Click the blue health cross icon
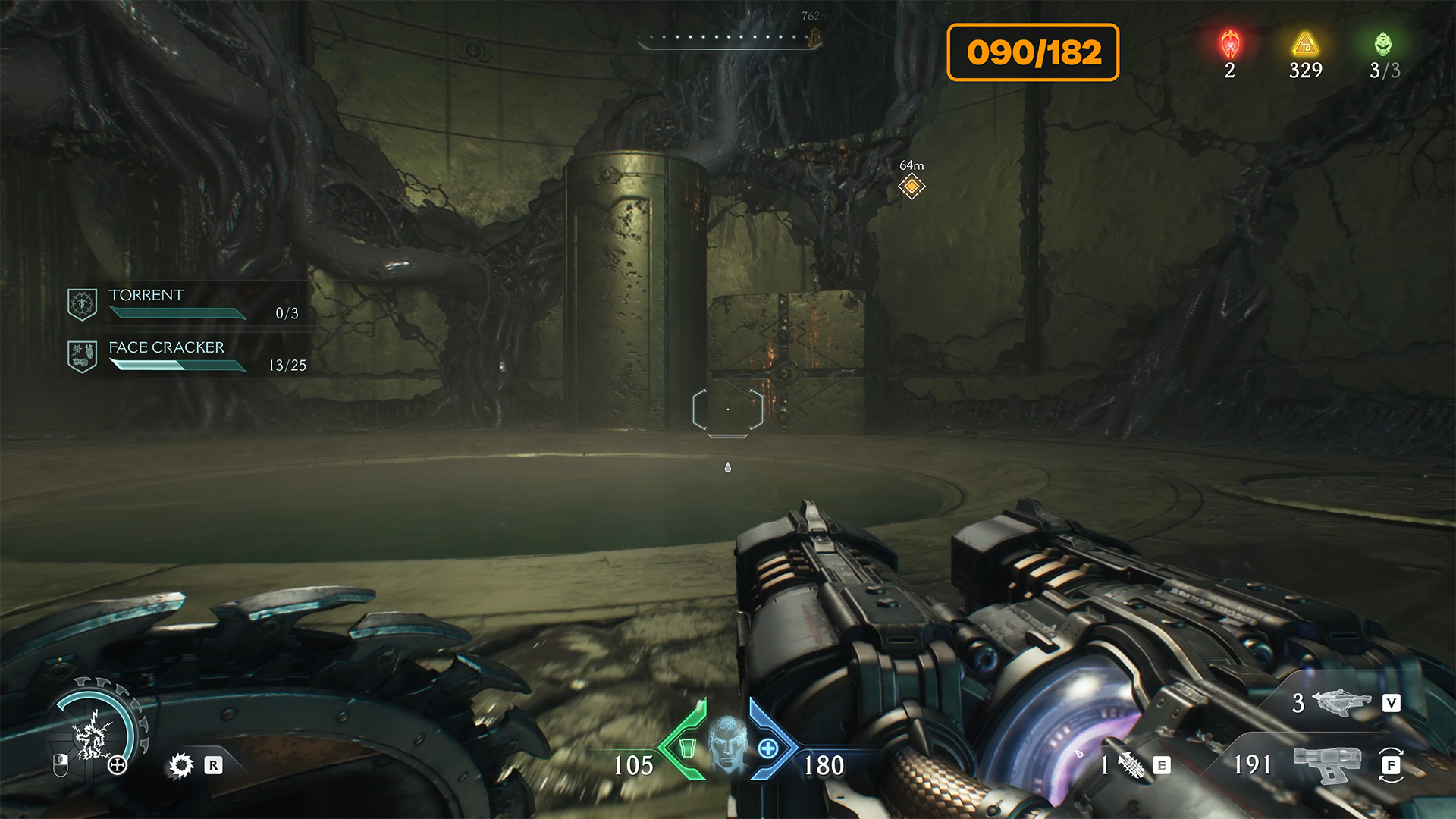Image resolution: width=1456 pixels, height=819 pixels. pyautogui.click(x=768, y=748)
